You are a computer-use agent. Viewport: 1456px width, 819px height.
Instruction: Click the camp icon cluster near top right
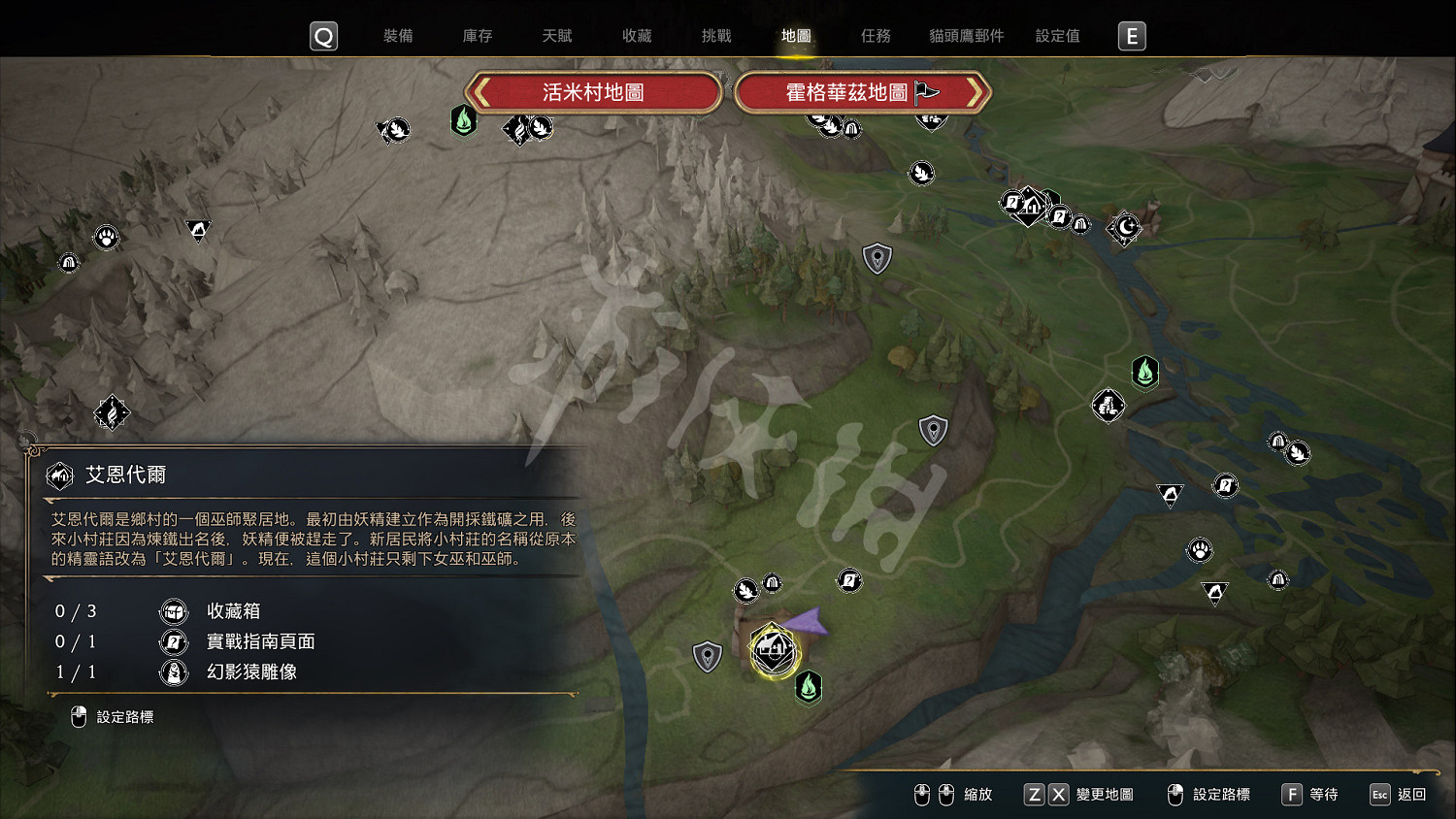[x=1029, y=207]
